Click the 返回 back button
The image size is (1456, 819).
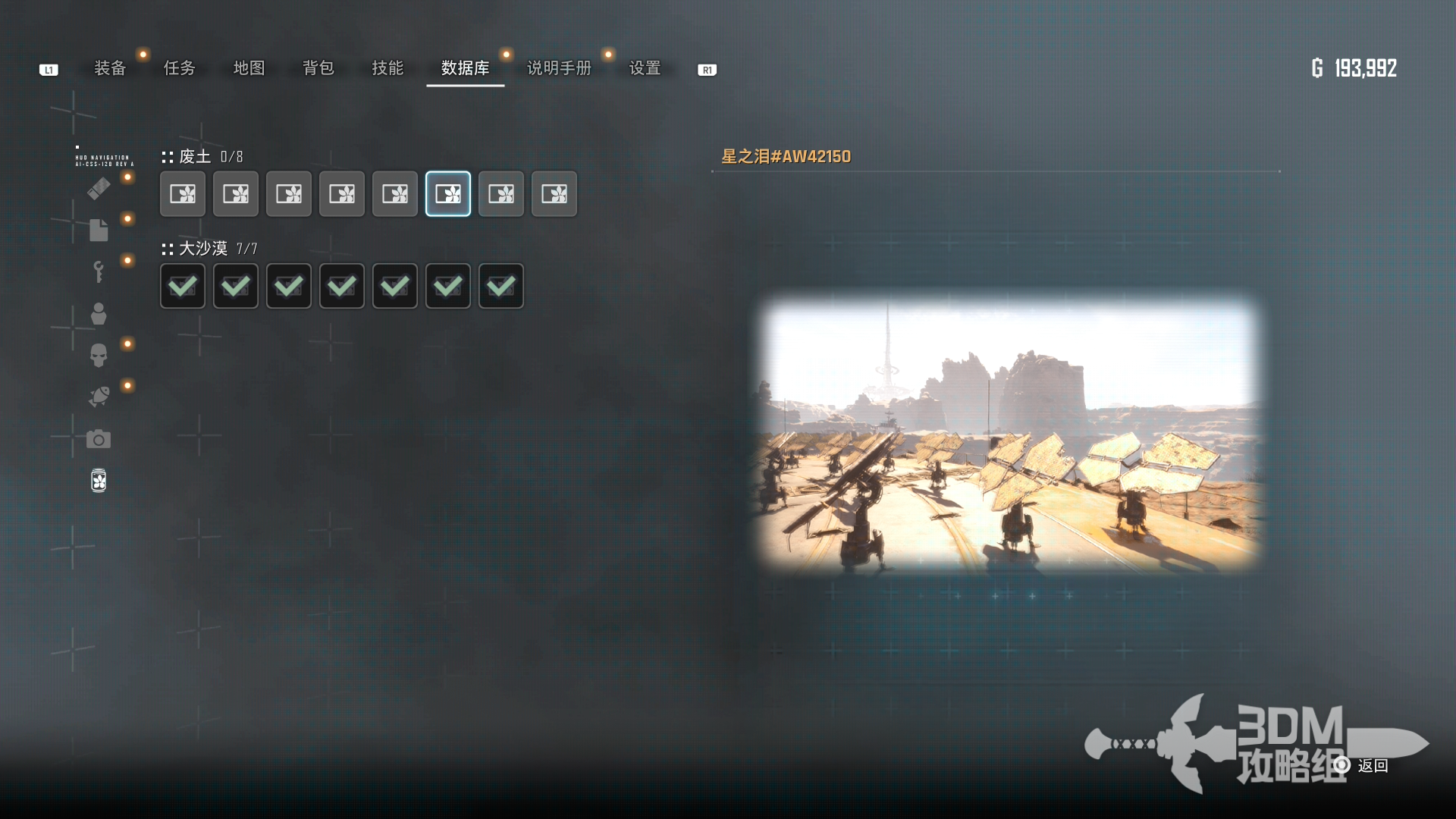click(1372, 766)
